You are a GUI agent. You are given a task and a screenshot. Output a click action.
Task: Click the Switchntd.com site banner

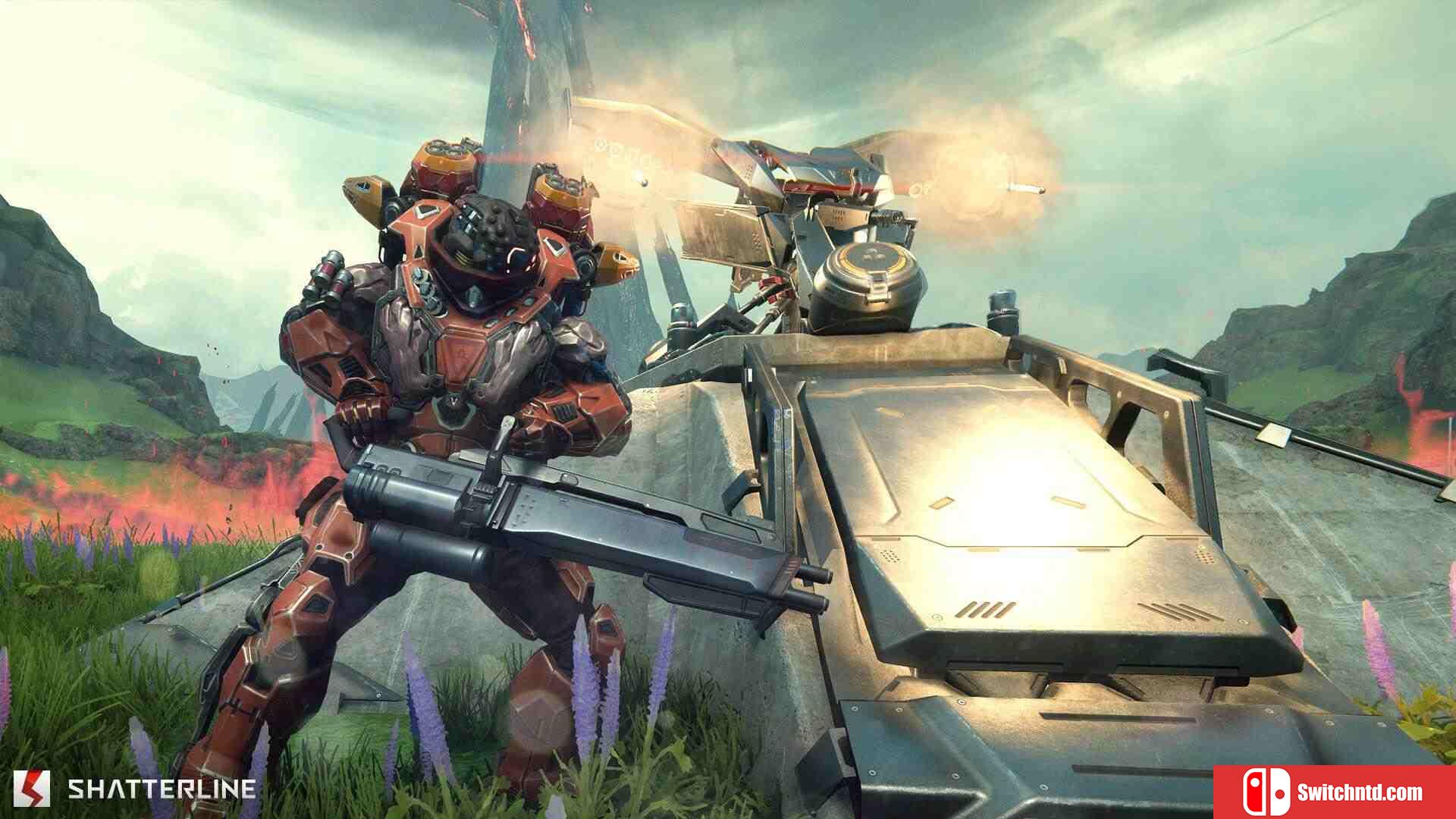coord(1334,792)
